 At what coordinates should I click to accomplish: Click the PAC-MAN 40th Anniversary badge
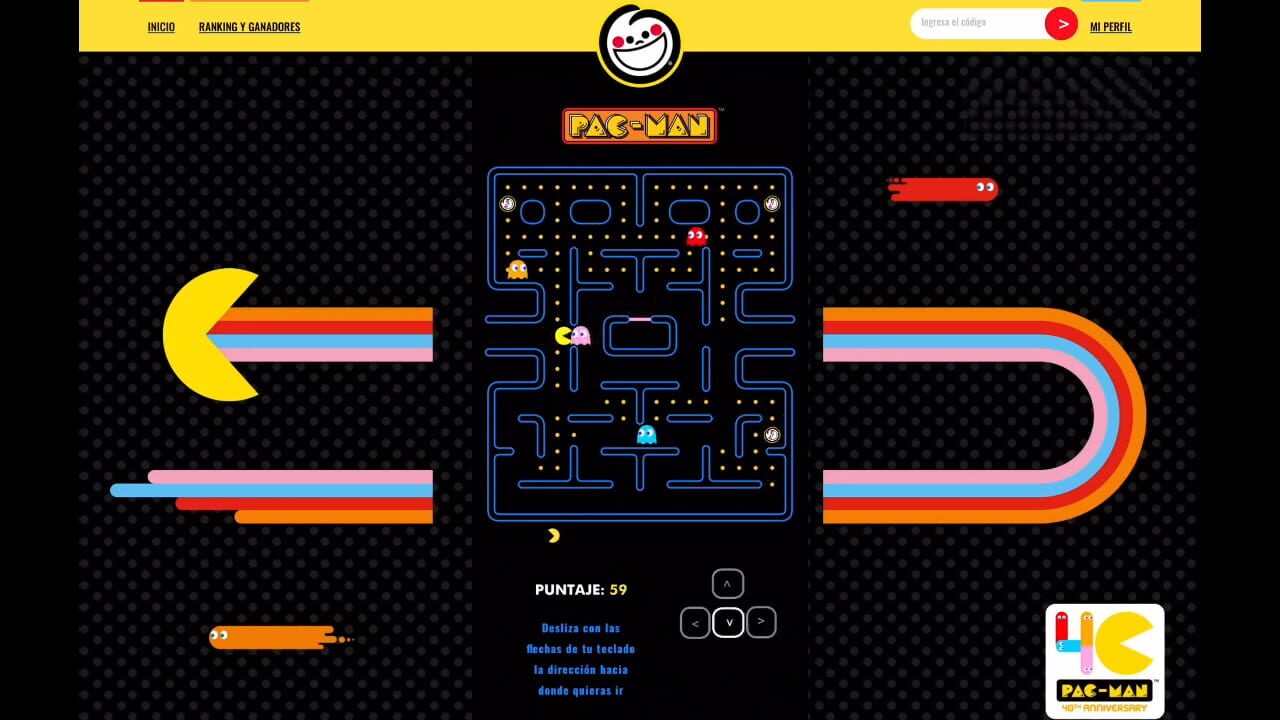pyautogui.click(x=1104, y=660)
